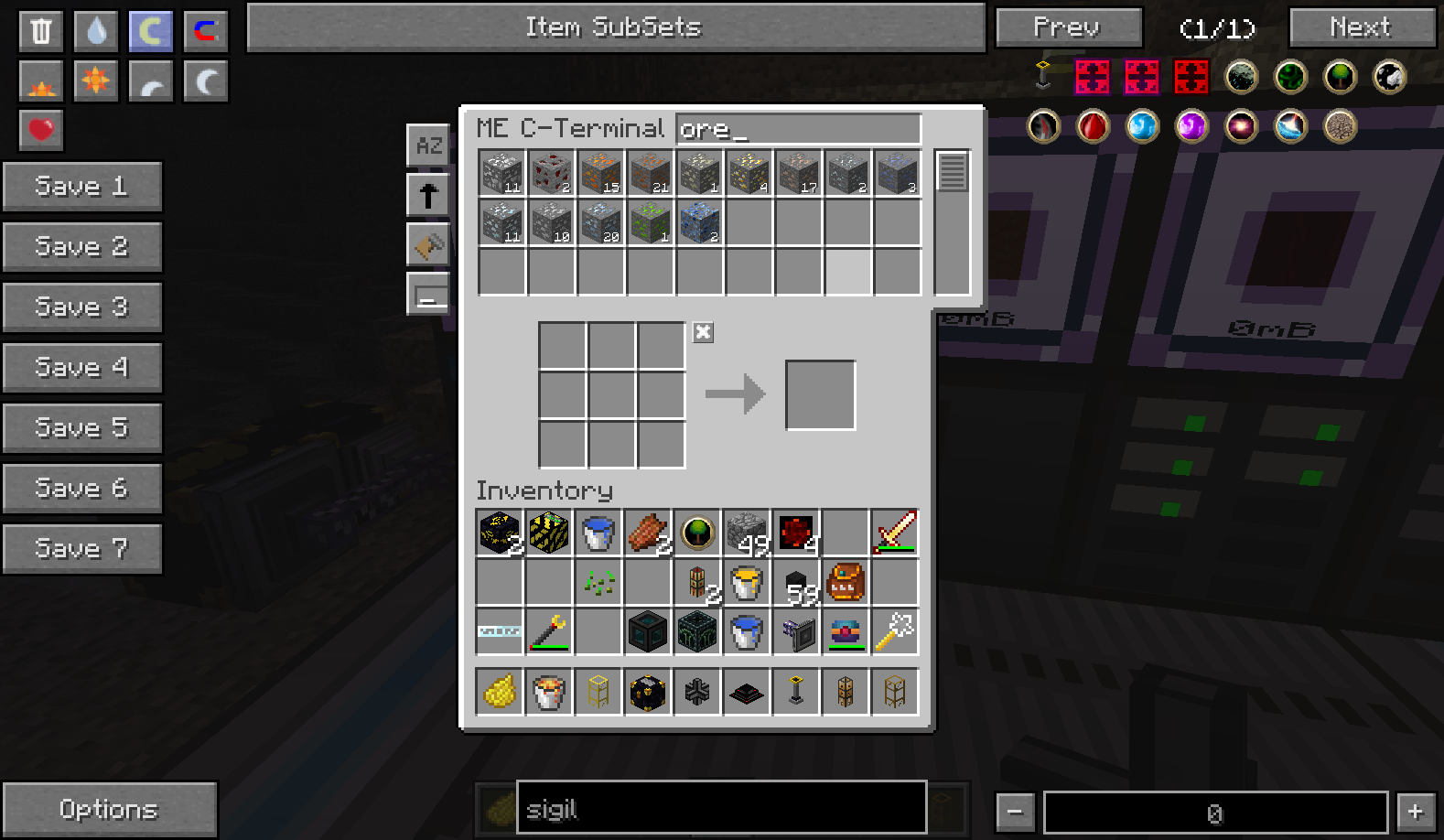Screen dimensions: 1444x840
Task: Clear the crafting grid with X button
Action: tap(703, 332)
